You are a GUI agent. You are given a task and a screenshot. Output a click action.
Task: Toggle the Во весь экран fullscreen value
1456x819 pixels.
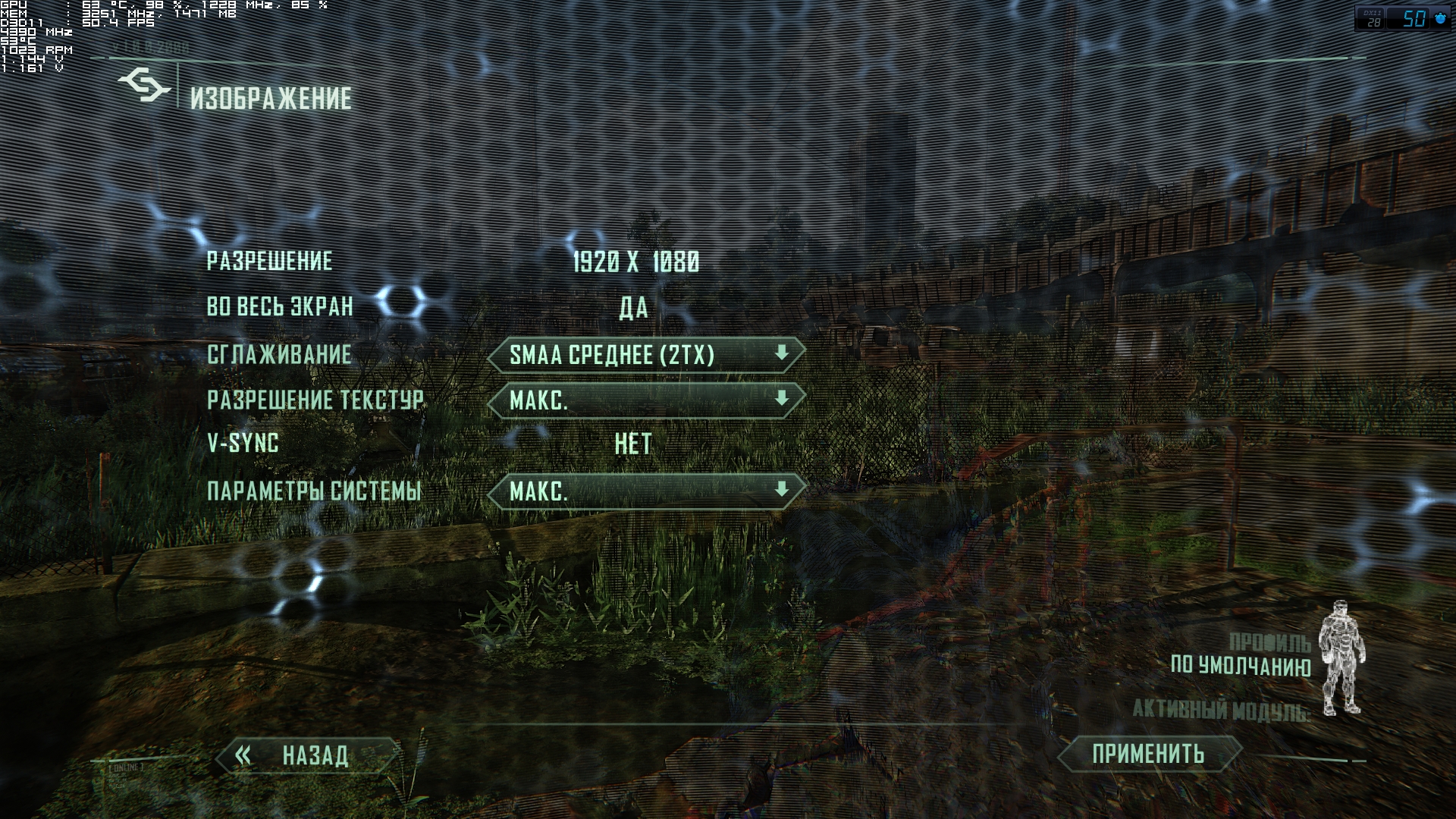634,307
